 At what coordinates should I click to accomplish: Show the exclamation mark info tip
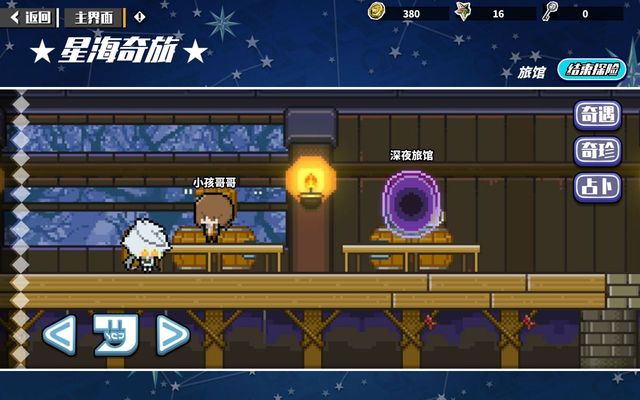(138, 17)
